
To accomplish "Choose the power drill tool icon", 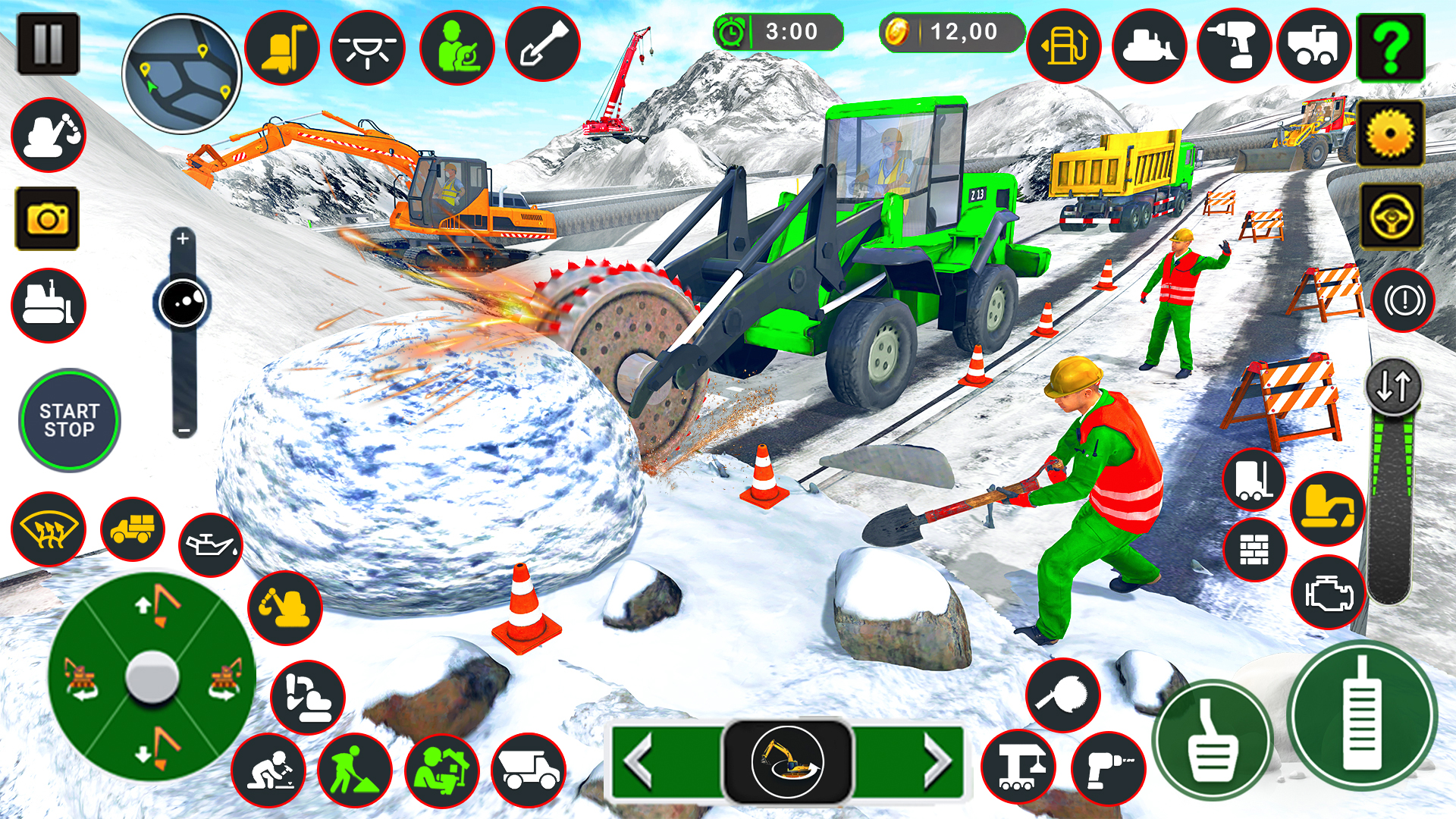I will (x=1234, y=45).
